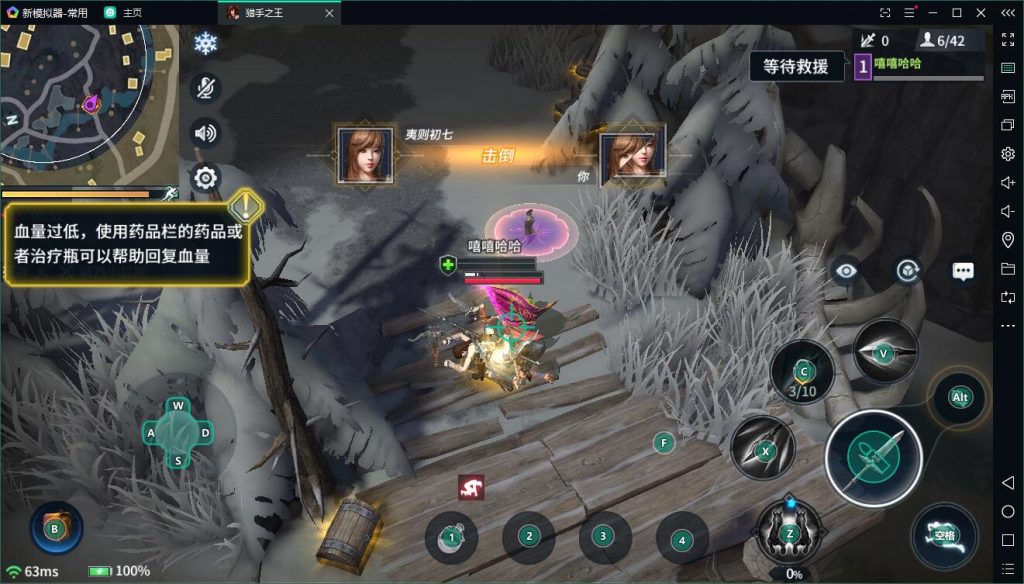Activate the V spear skill
Image resolution: width=1024 pixels, height=584 pixels.
[x=884, y=352]
